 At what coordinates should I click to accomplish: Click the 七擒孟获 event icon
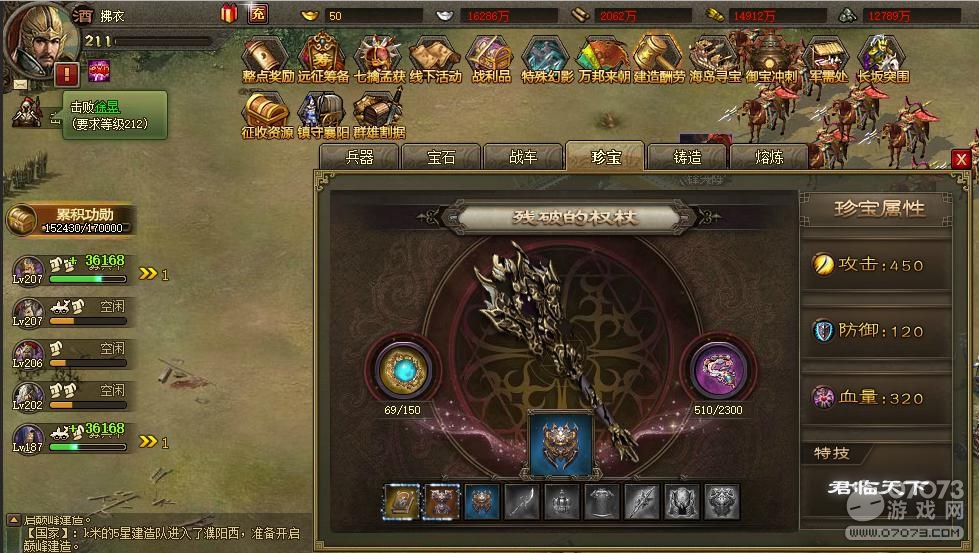tap(379, 58)
